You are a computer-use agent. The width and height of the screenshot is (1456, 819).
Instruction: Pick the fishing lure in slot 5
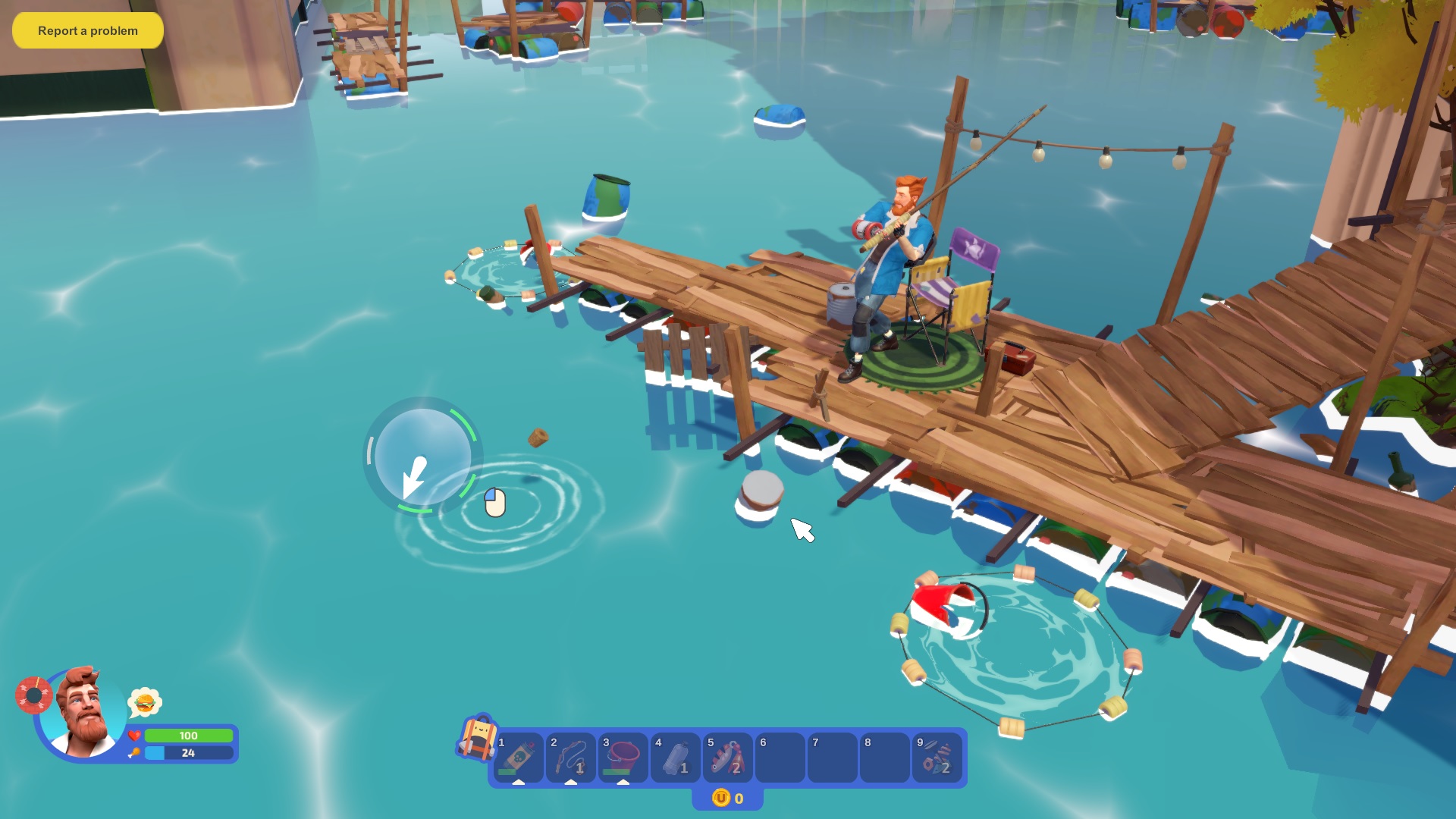click(x=728, y=758)
